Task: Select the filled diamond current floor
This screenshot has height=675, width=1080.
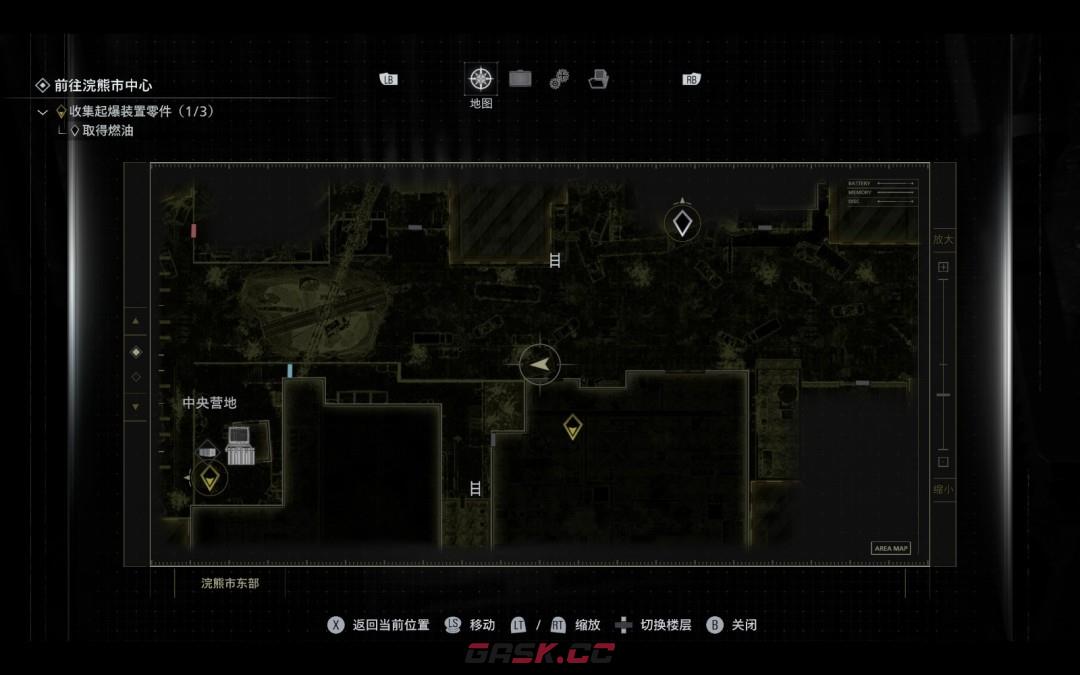Action: pos(136,352)
